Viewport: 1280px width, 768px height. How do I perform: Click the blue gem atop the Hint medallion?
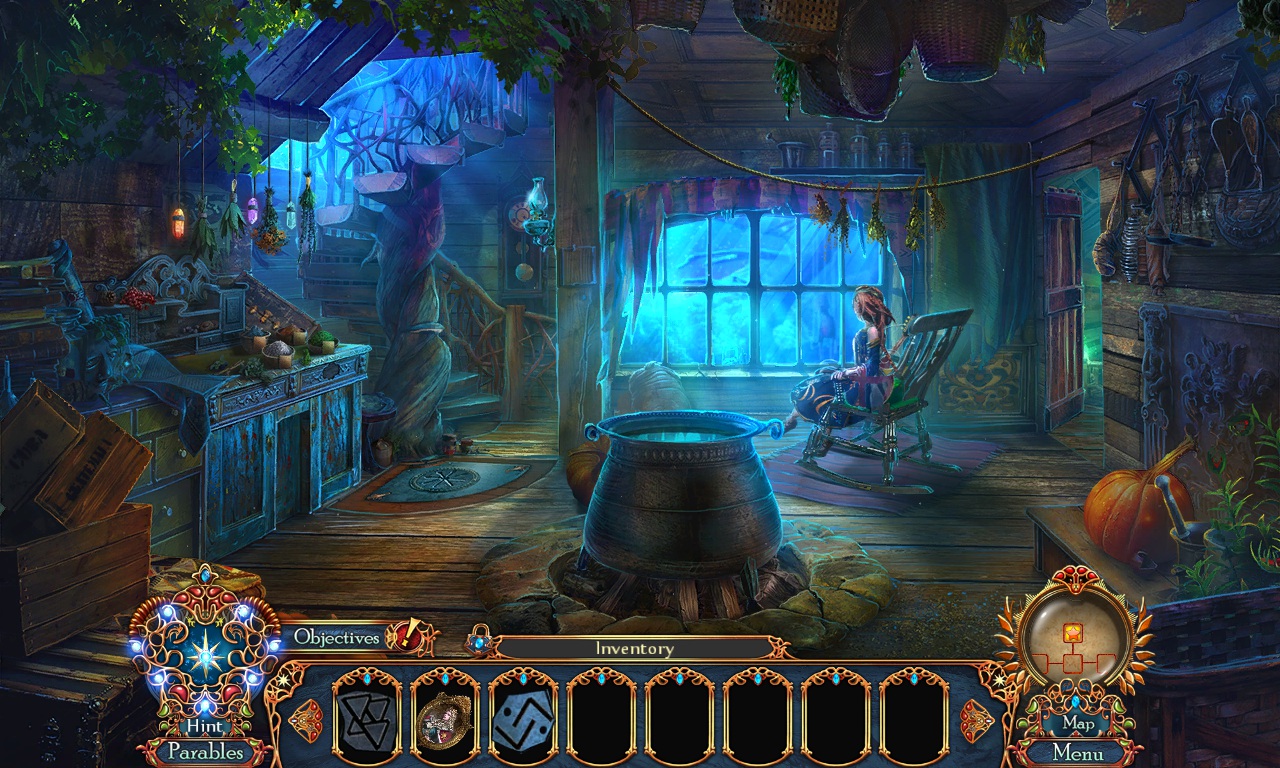click(x=205, y=573)
